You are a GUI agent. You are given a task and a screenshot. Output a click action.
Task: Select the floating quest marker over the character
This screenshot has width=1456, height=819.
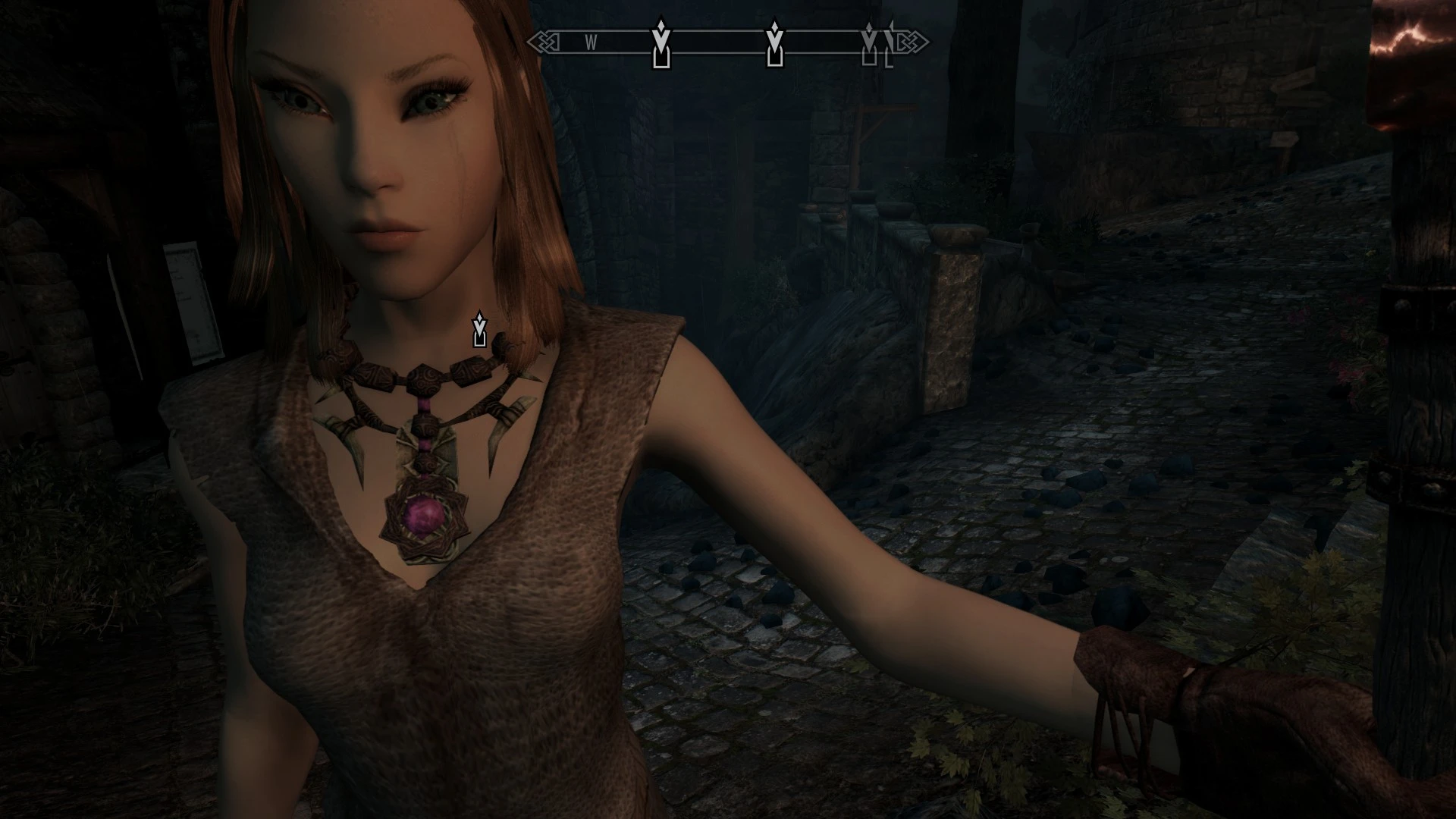click(x=479, y=329)
